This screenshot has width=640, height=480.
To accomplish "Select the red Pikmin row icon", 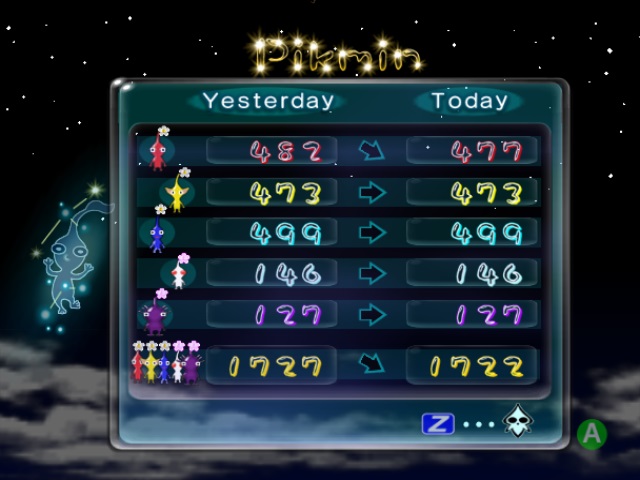I will pos(157,151).
